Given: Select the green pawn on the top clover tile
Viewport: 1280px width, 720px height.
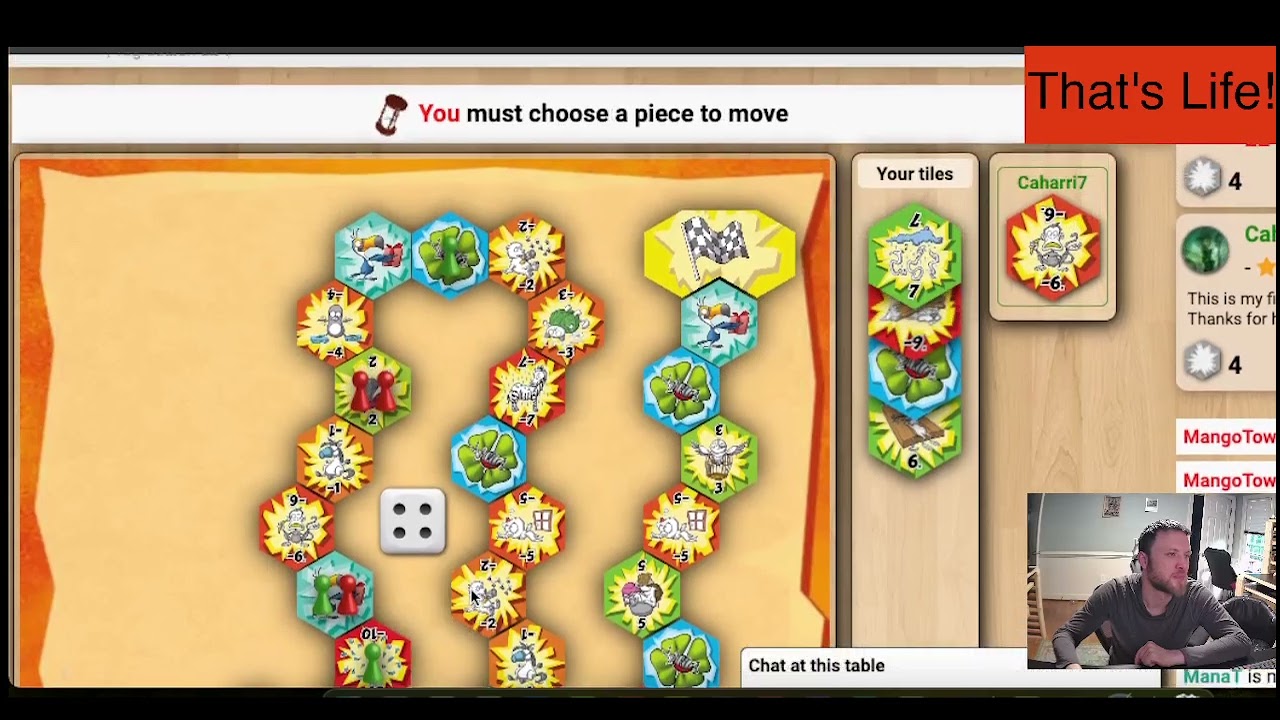Looking at the screenshot, I should pos(449,252).
